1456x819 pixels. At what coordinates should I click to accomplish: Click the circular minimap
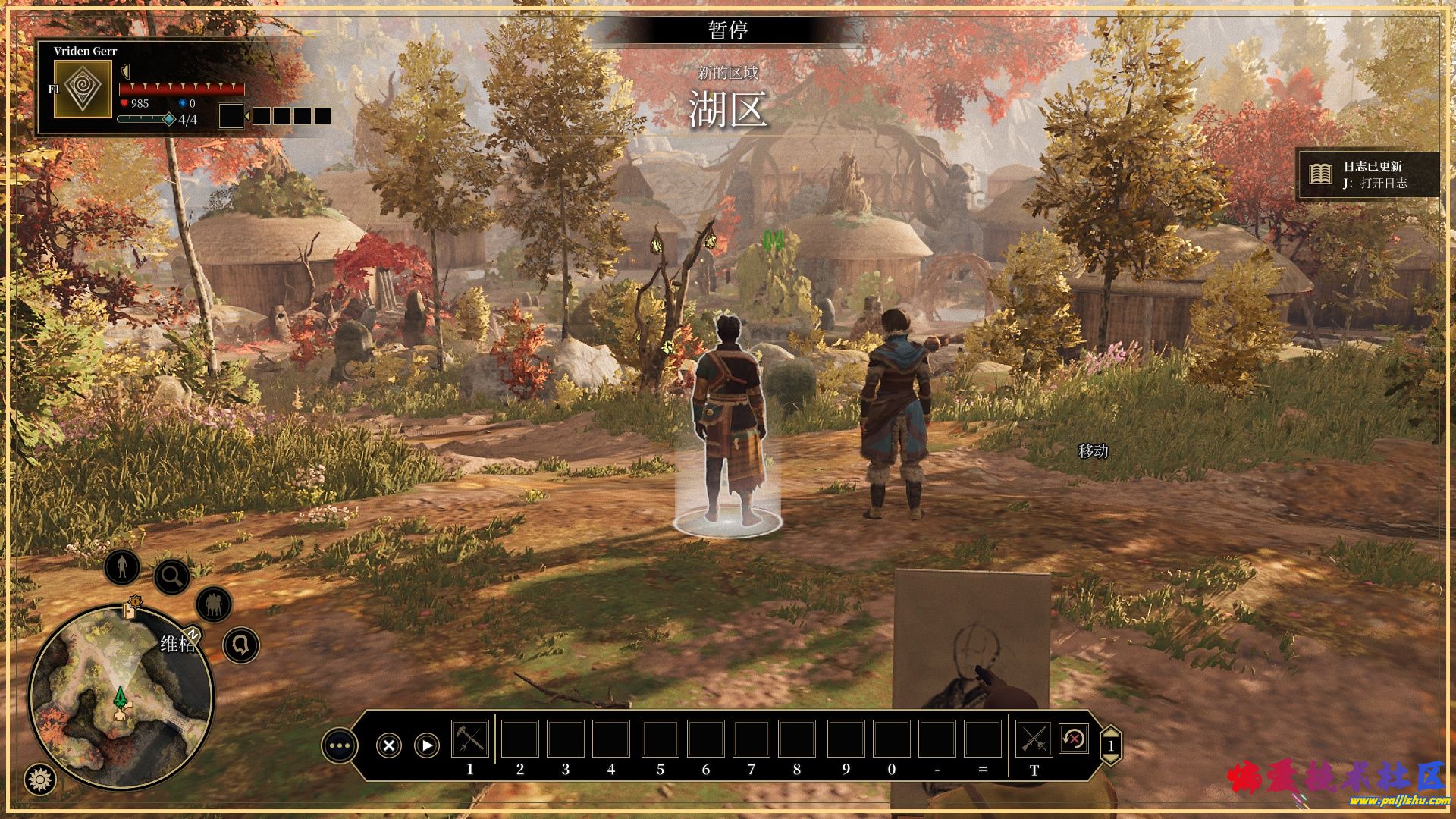pos(121,696)
